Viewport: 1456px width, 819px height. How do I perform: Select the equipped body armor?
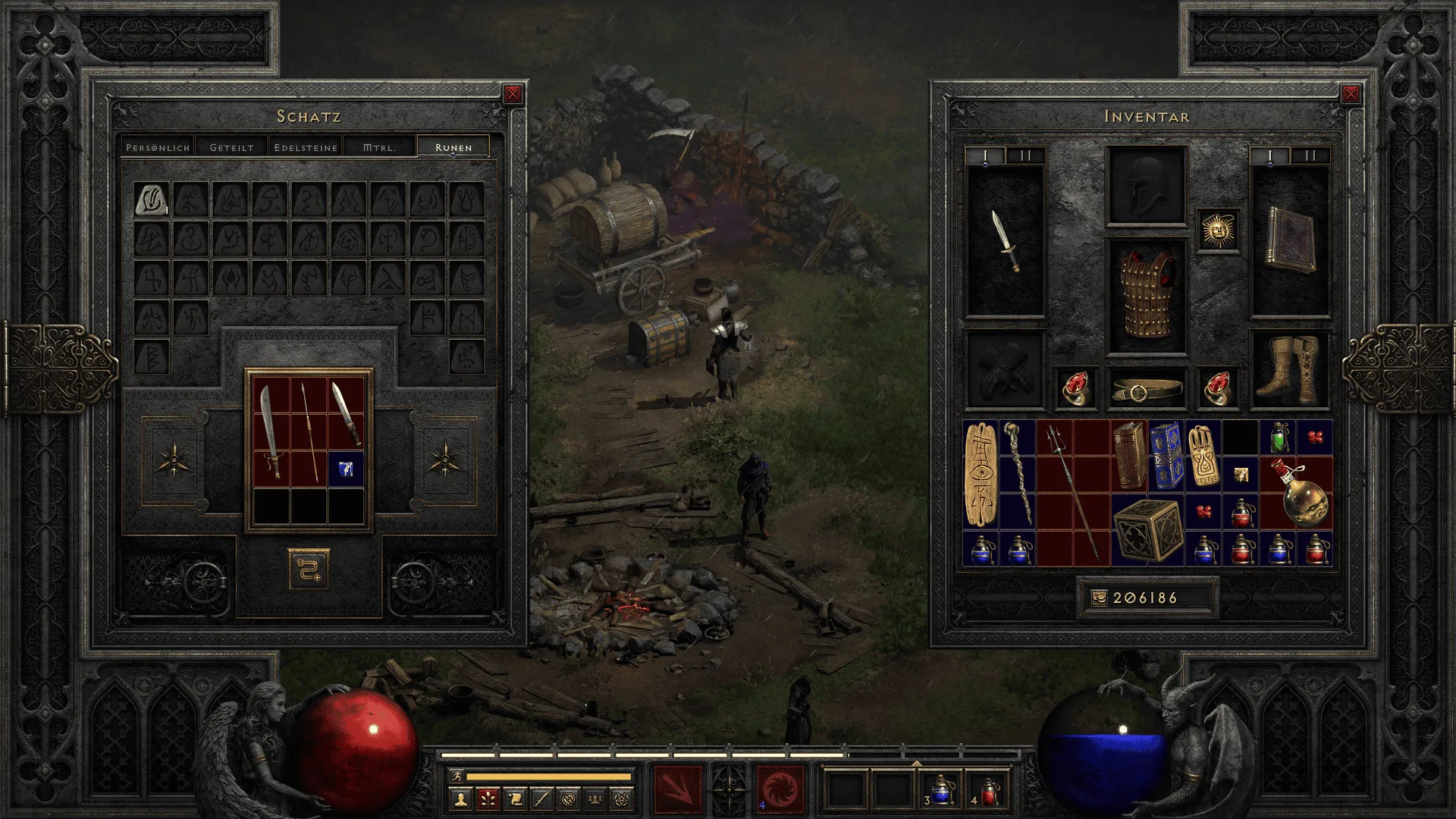1147,296
